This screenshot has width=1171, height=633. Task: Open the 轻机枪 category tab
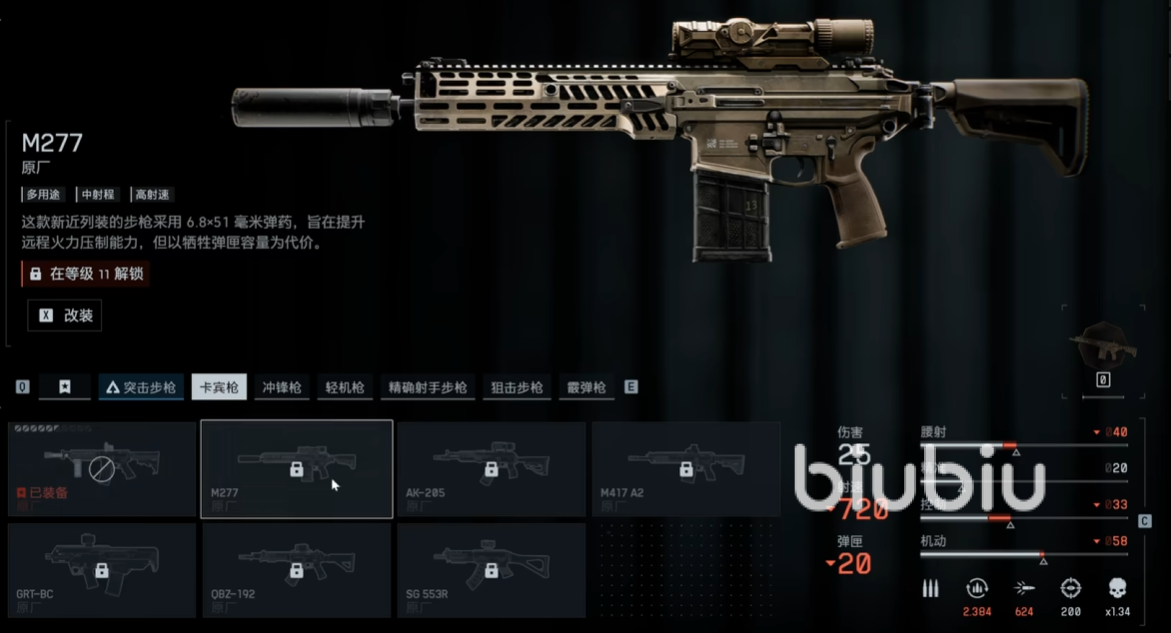[345, 387]
